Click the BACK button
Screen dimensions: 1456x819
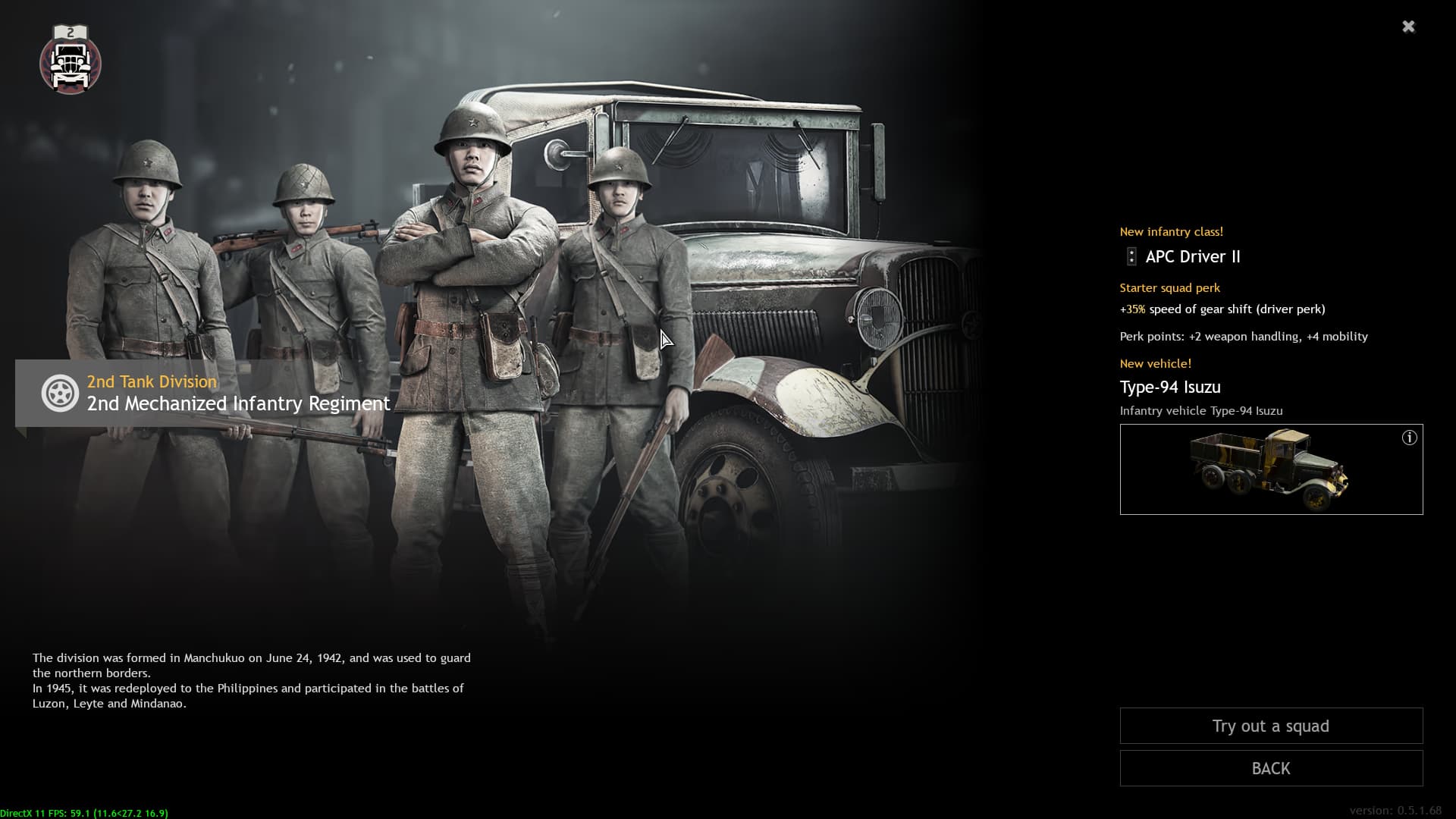[x=1271, y=768]
